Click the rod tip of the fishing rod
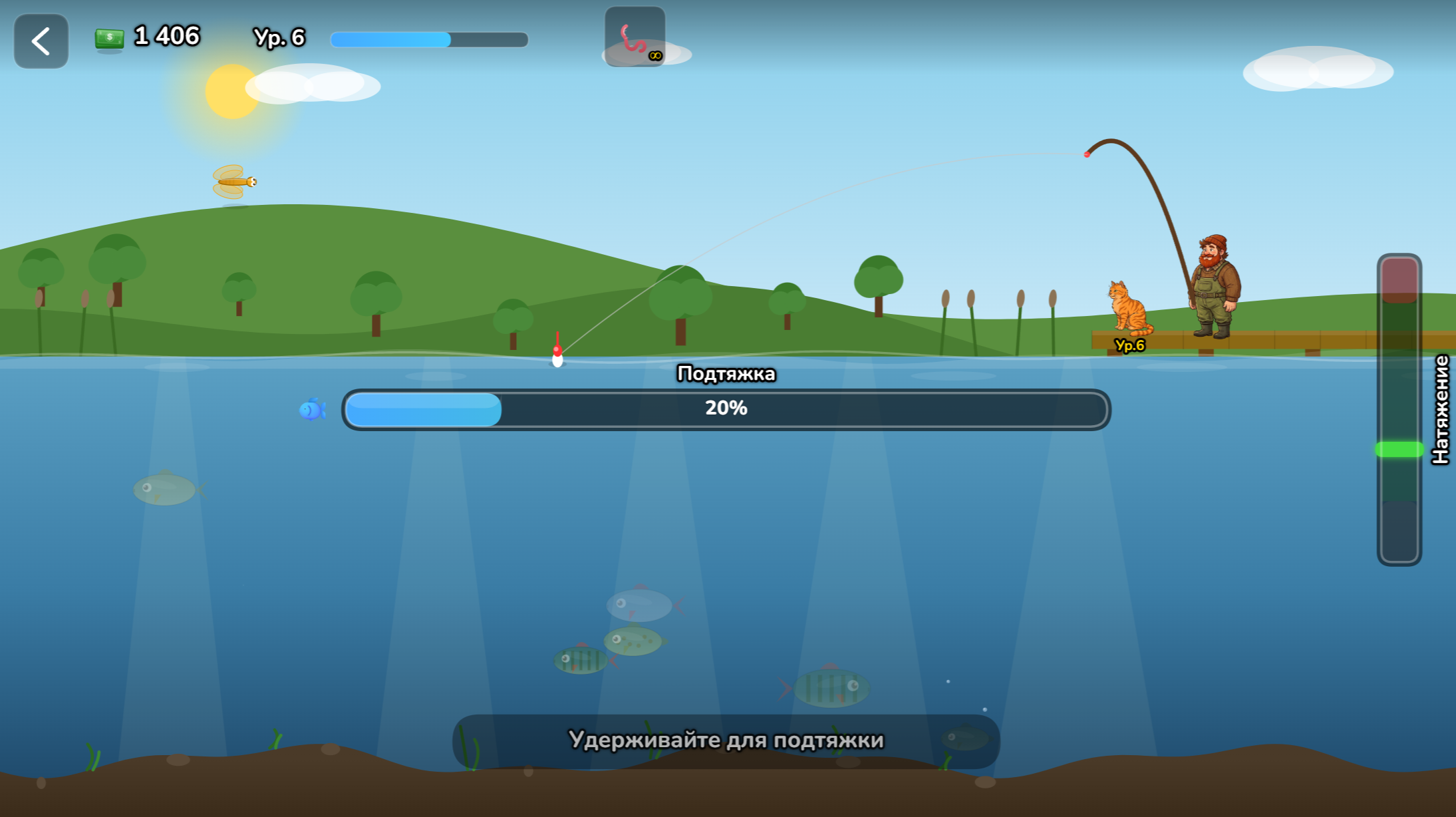 pos(1086,154)
